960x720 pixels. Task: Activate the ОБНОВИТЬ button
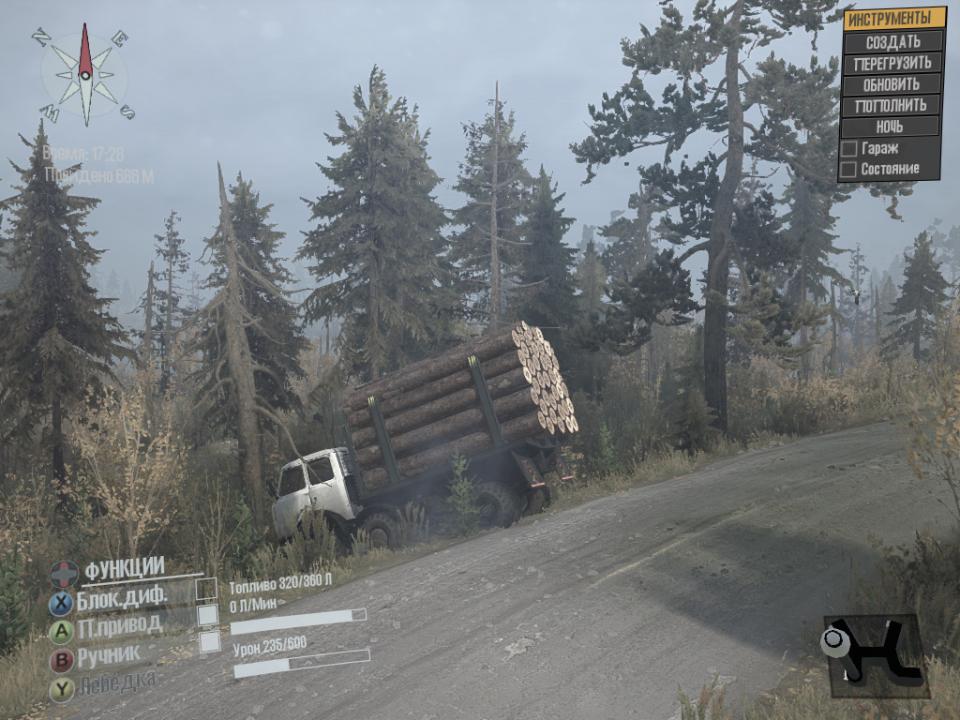(892, 84)
